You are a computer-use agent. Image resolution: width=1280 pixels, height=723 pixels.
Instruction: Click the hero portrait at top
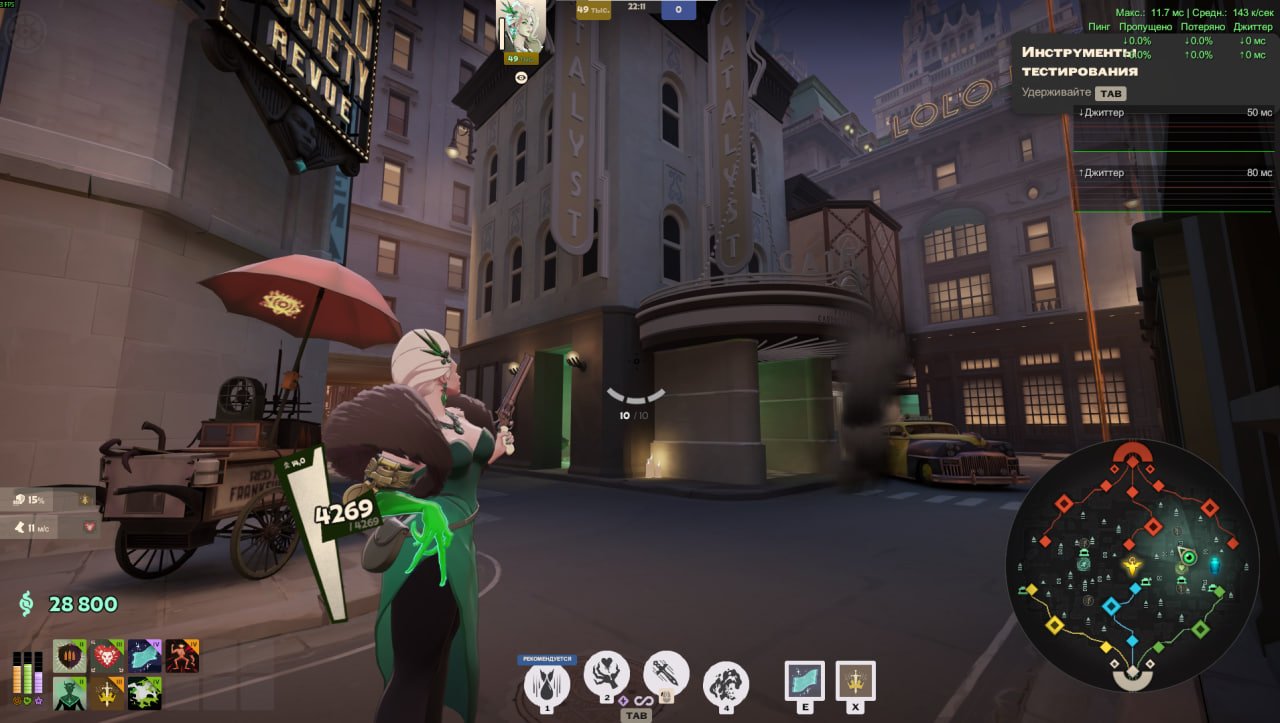(x=521, y=27)
